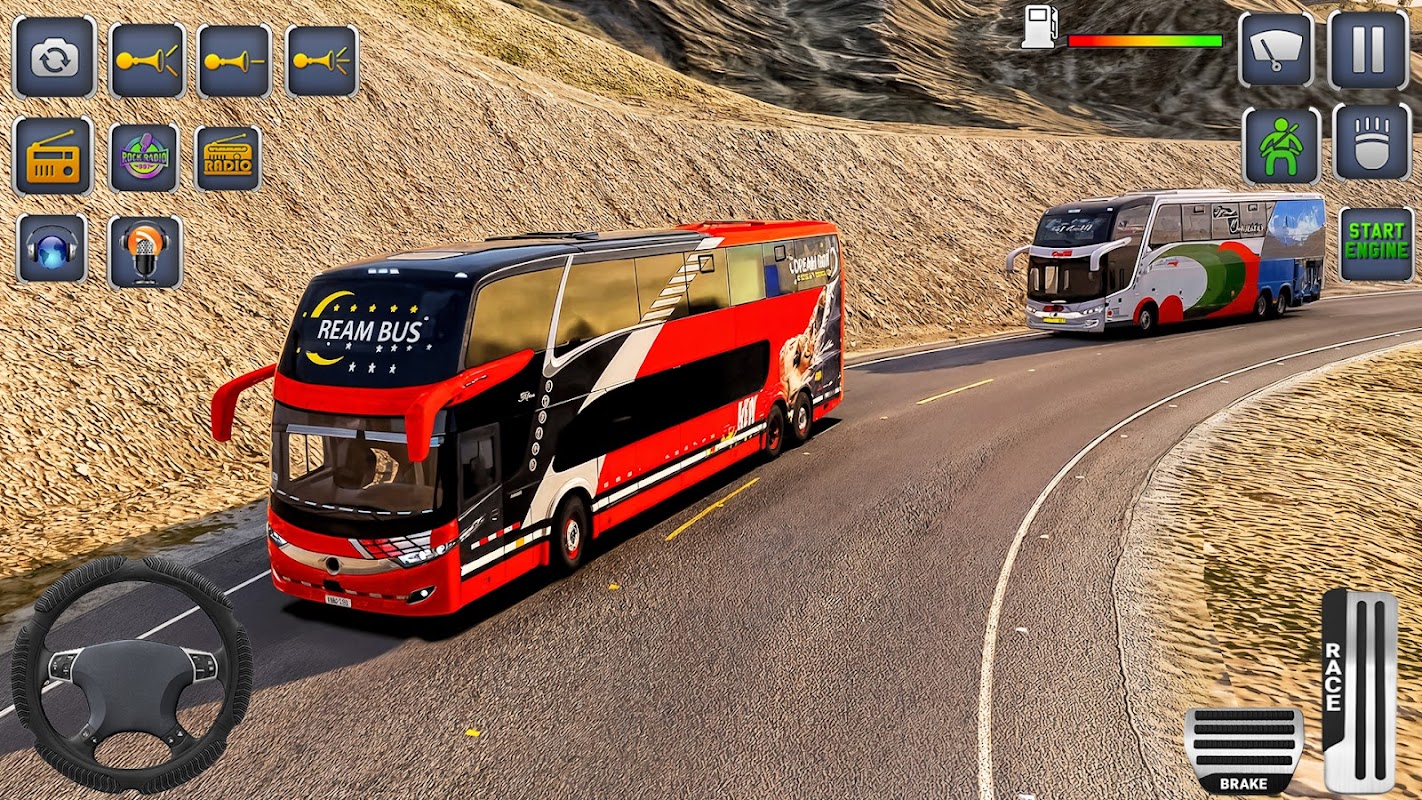The image size is (1422, 800).
Task: Play the Rock Radio station
Action: pyautogui.click(x=144, y=157)
